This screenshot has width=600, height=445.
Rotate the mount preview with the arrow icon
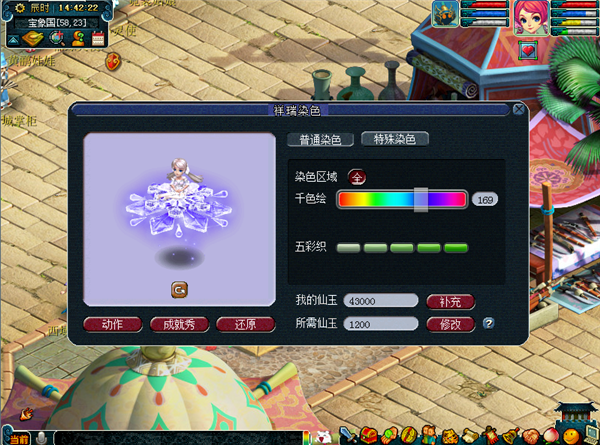[x=179, y=290]
